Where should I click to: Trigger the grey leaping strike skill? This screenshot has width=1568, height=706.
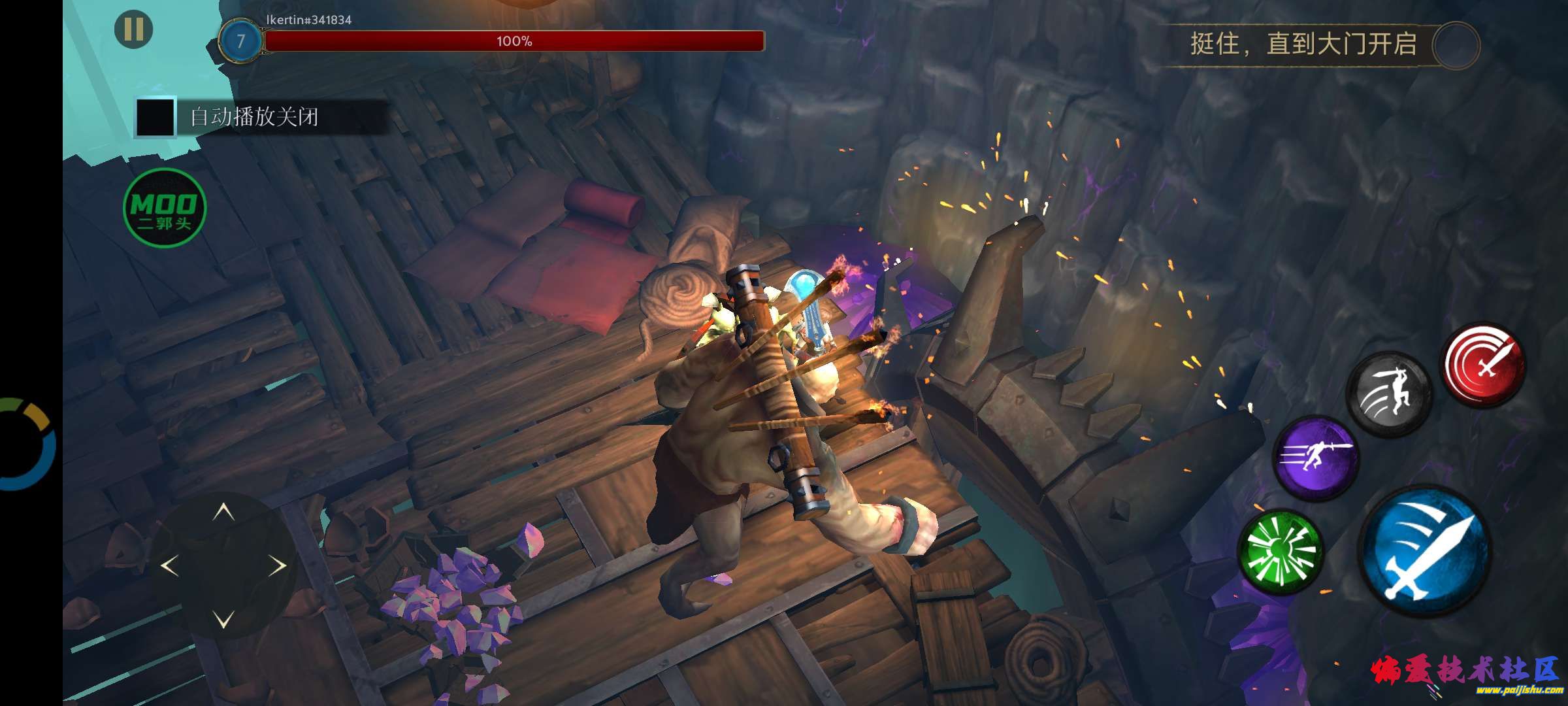[1389, 394]
